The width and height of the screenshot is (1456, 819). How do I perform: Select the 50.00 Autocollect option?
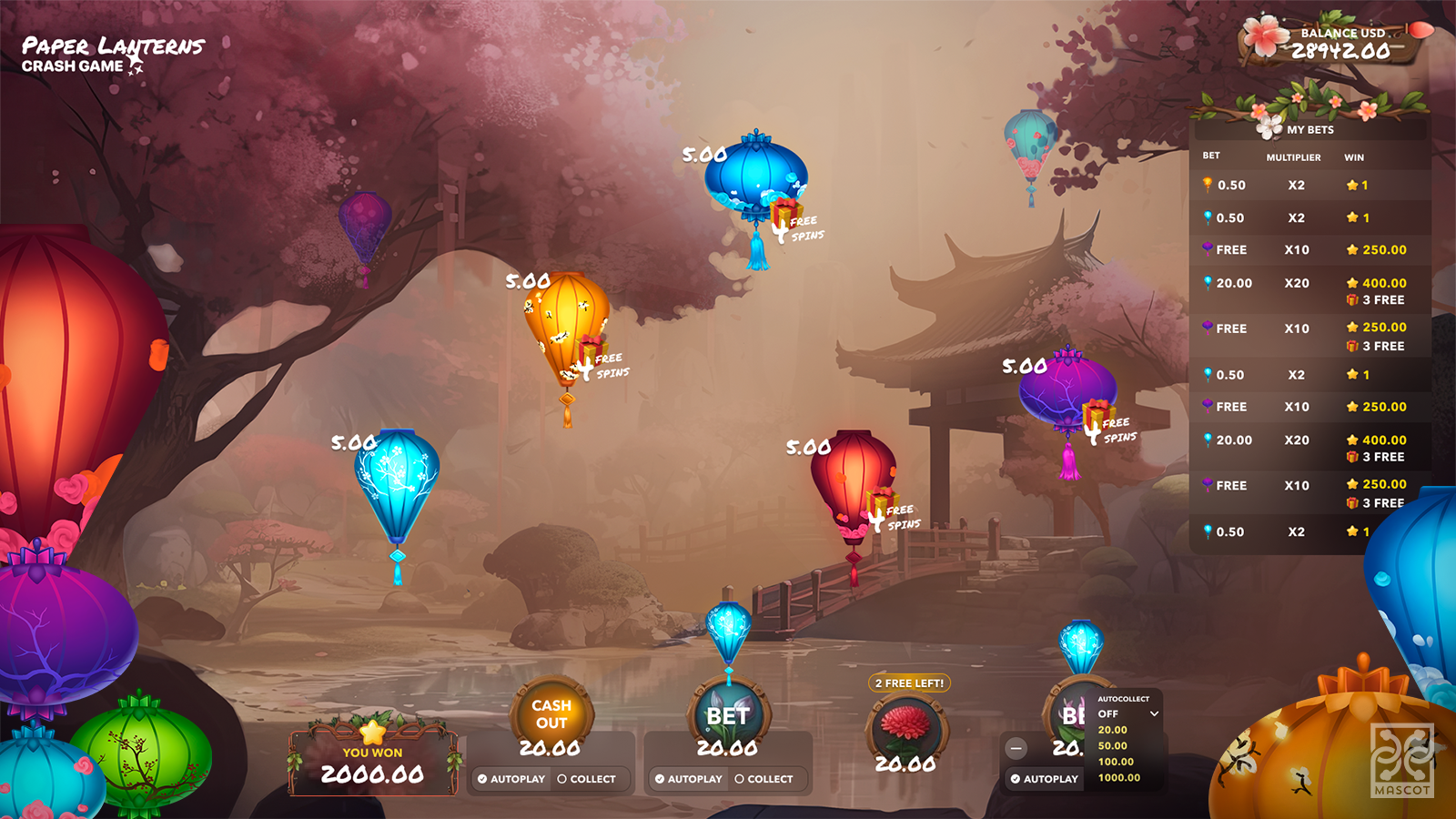tap(1112, 746)
